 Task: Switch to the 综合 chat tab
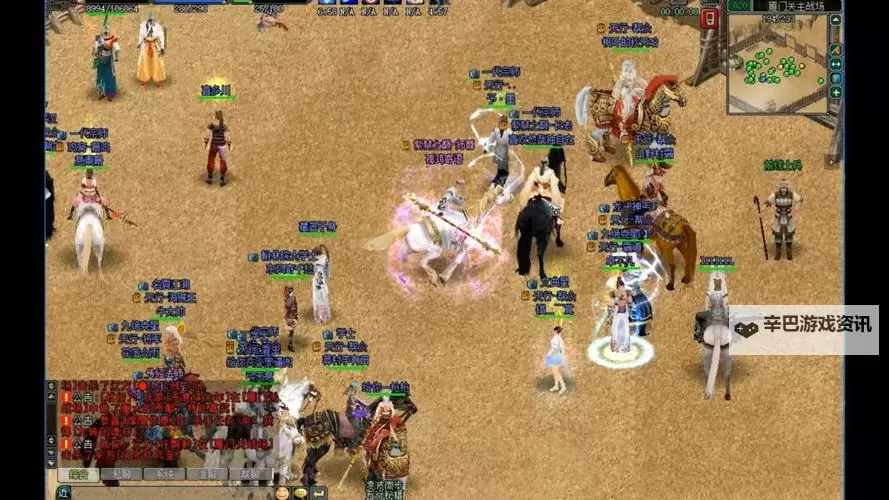(x=77, y=473)
